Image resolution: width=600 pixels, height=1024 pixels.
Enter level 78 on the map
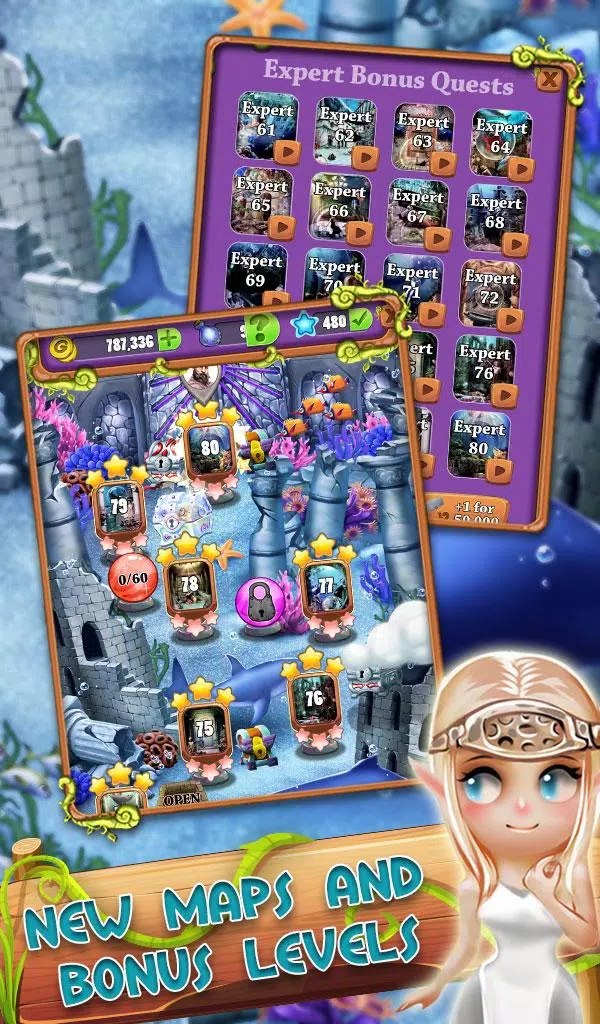(x=190, y=585)
